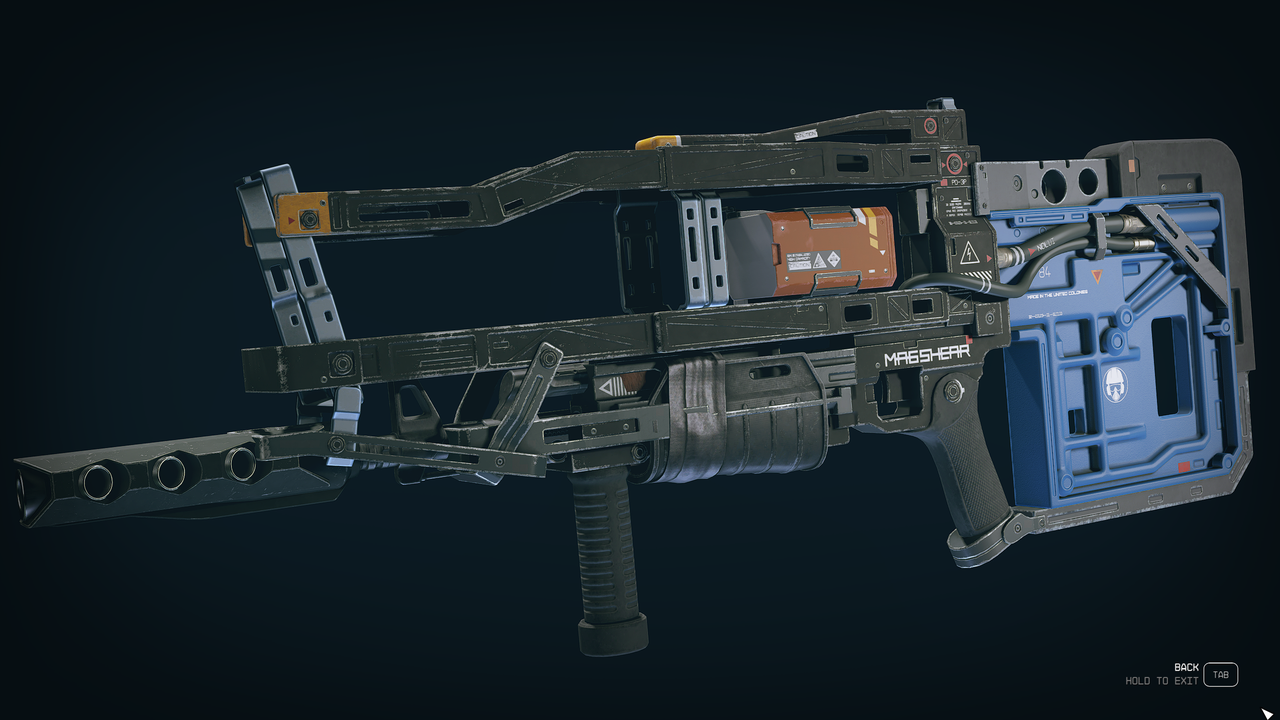Click the orange triangle marker on the blue housing
1280x720 pixels.
(x=1096, y=275)
